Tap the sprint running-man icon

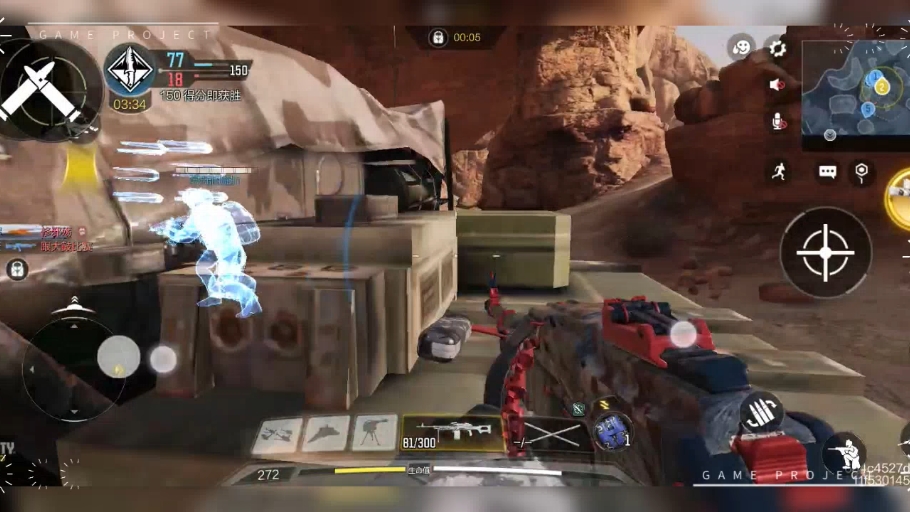pyautogui.click(x=778, y=171)
